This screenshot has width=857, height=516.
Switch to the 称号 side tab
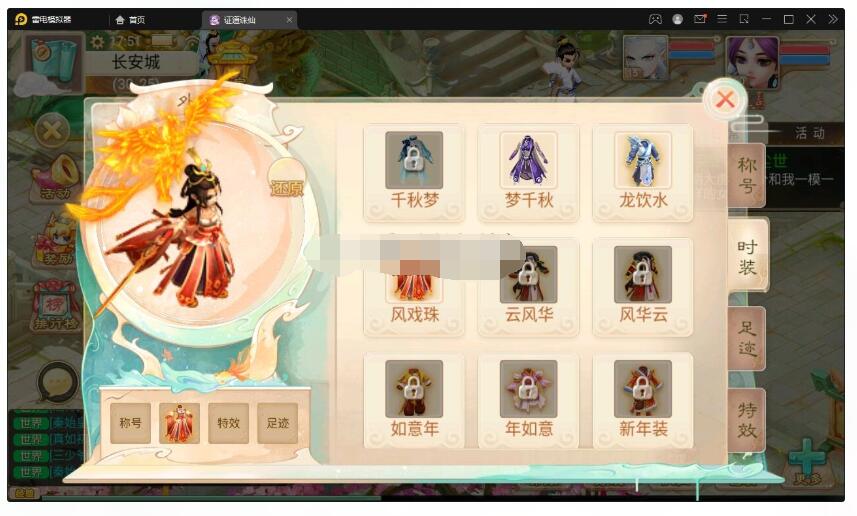click(747, 175)
